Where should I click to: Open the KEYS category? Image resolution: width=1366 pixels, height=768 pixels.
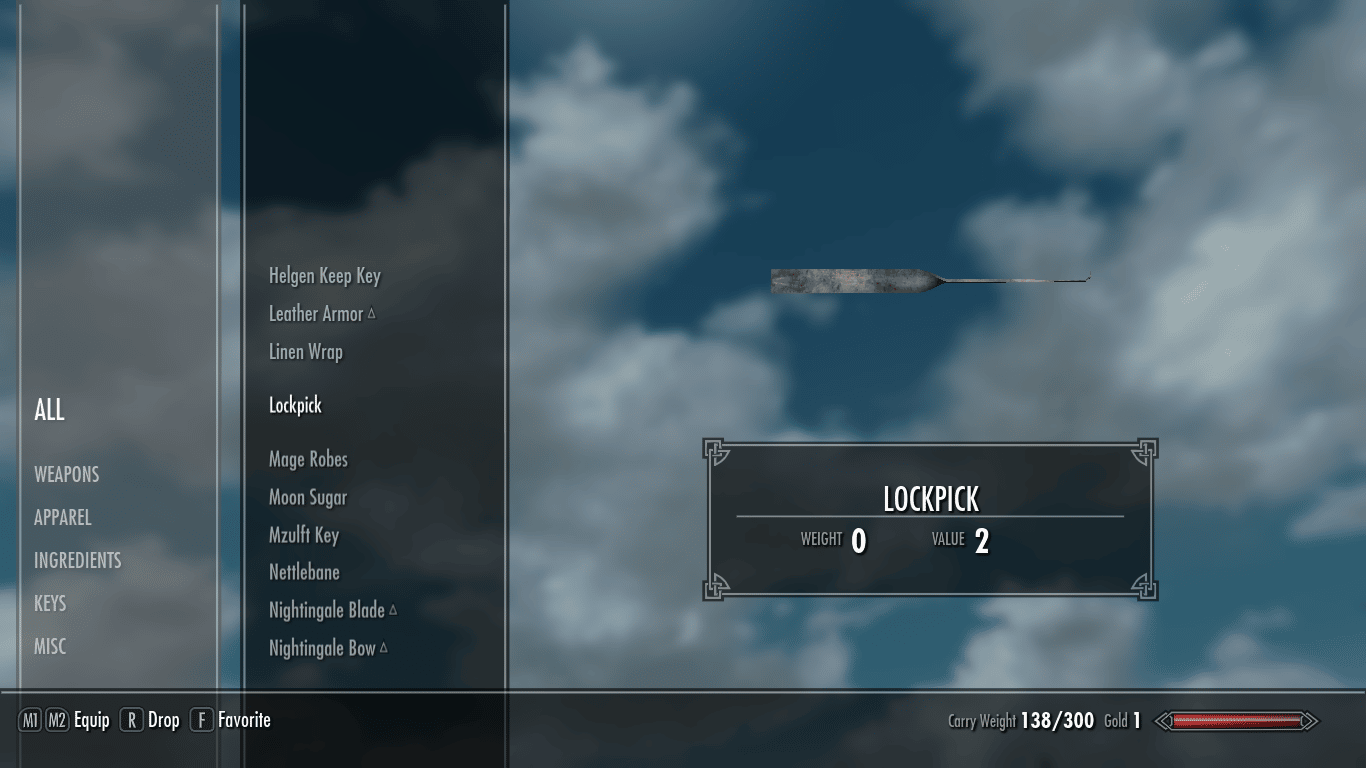point(49,603)
